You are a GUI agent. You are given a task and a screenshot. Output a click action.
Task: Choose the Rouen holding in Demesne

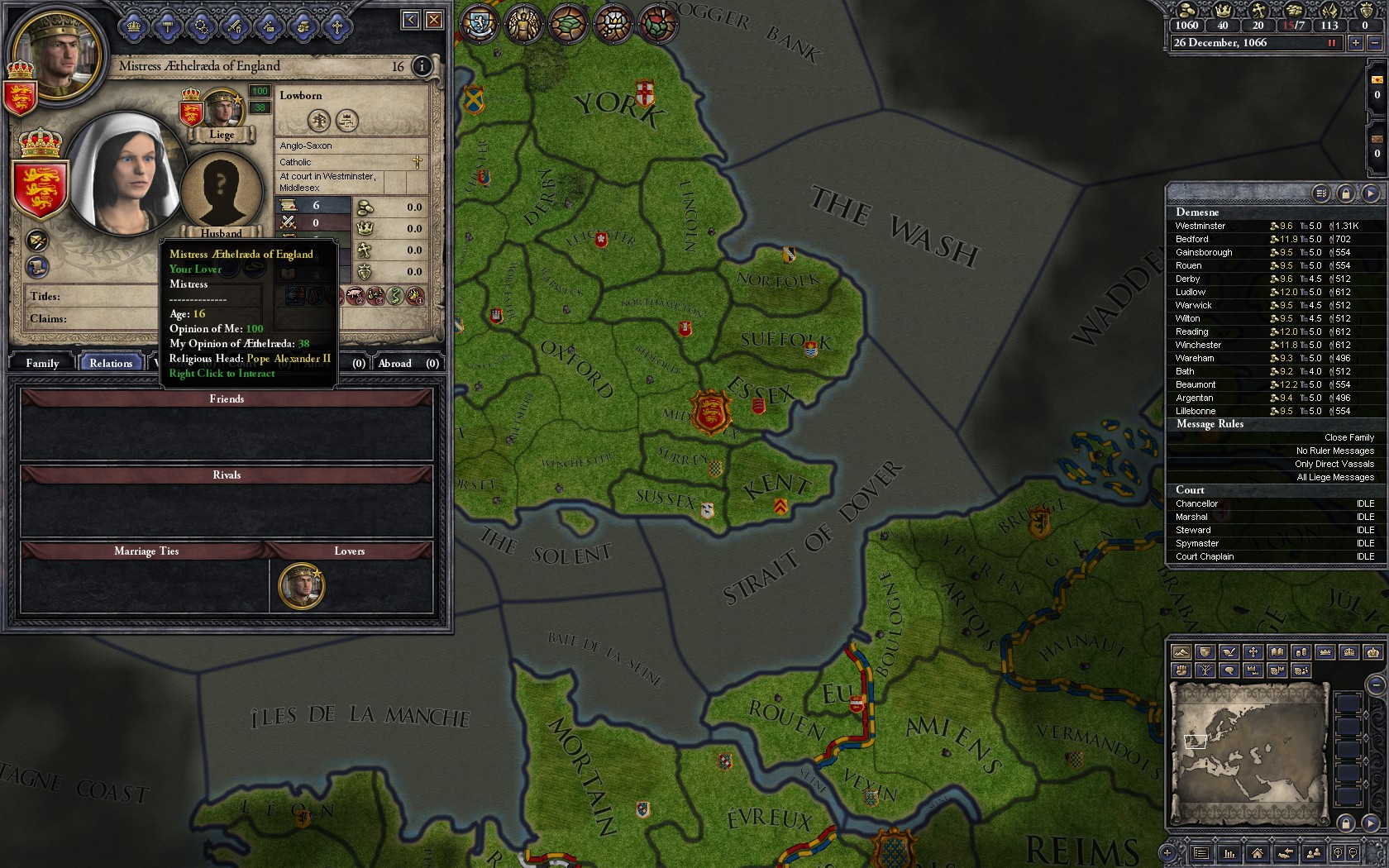[x=1189, y=265]
